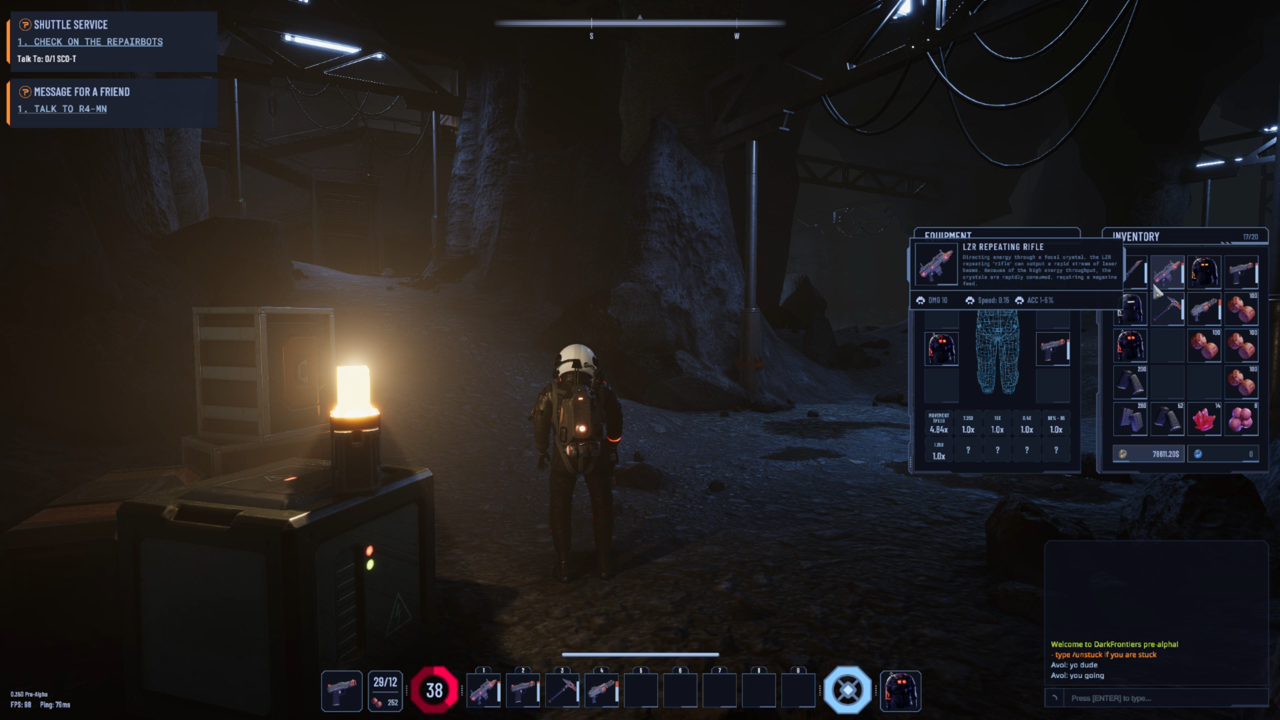The image size is (1280, 720).
Task: Click the current weapon pistol icon
Action: click(x=342, y=691)
